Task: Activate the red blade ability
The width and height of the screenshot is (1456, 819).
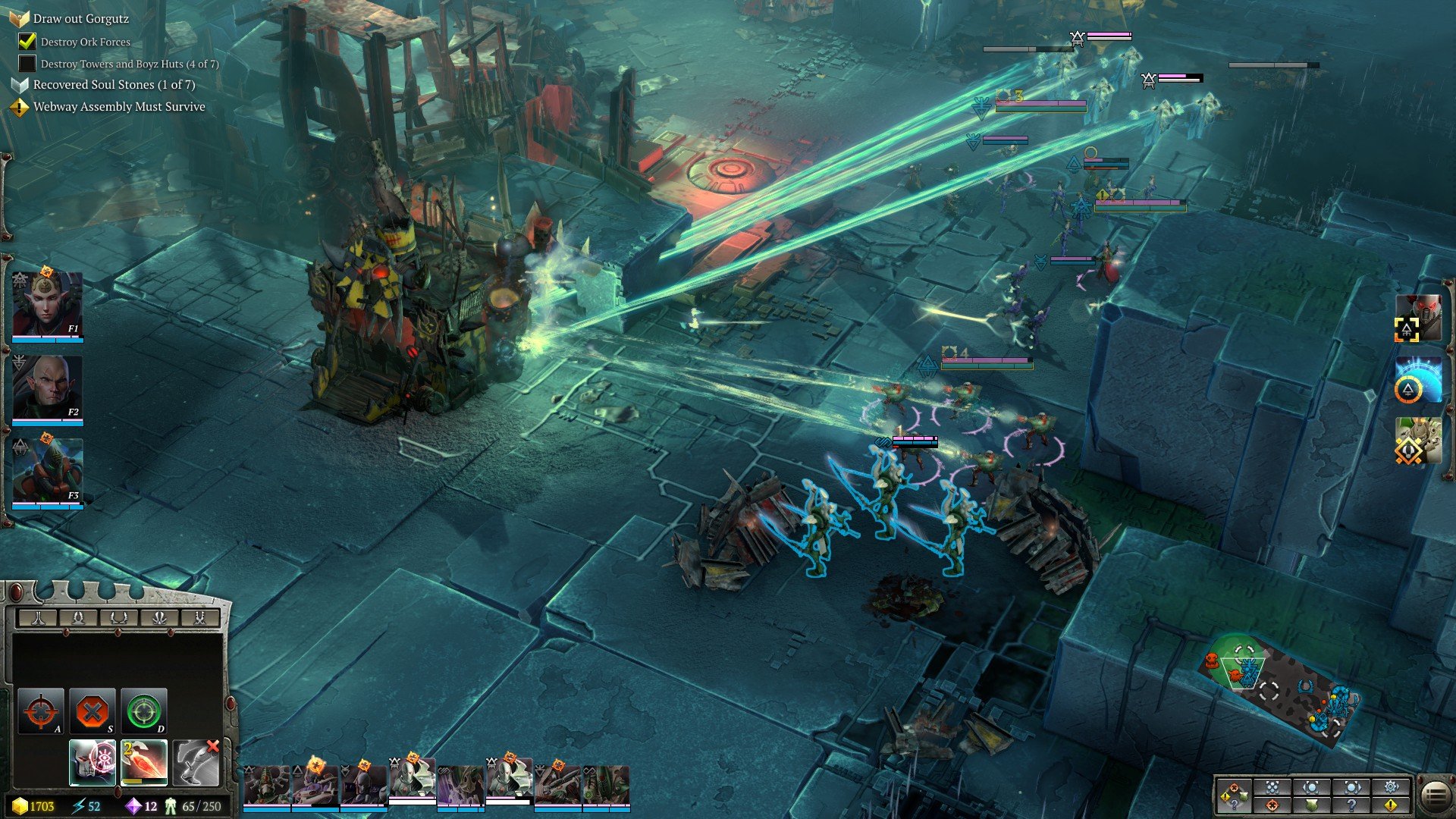Action: point(144,762)
